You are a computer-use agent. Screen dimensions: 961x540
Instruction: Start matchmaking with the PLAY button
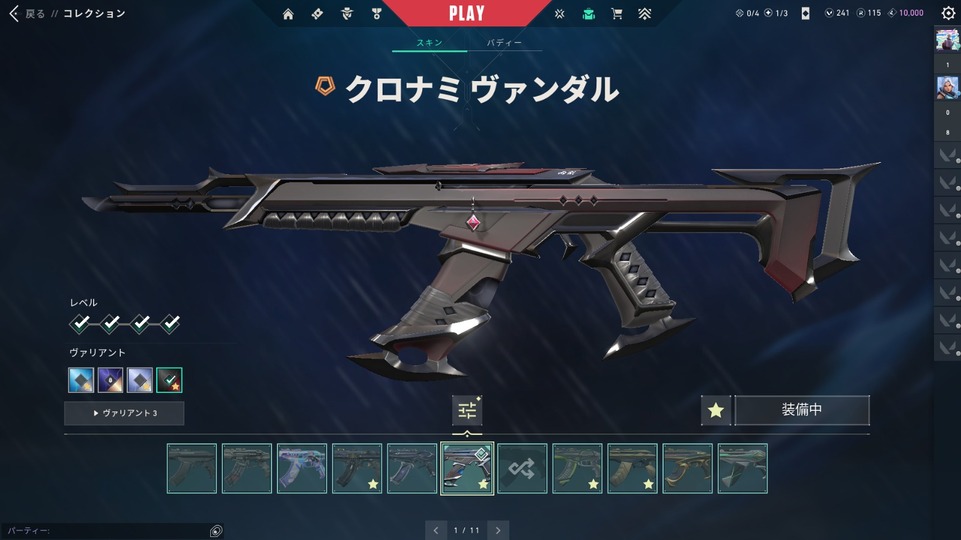click(466, 14)
